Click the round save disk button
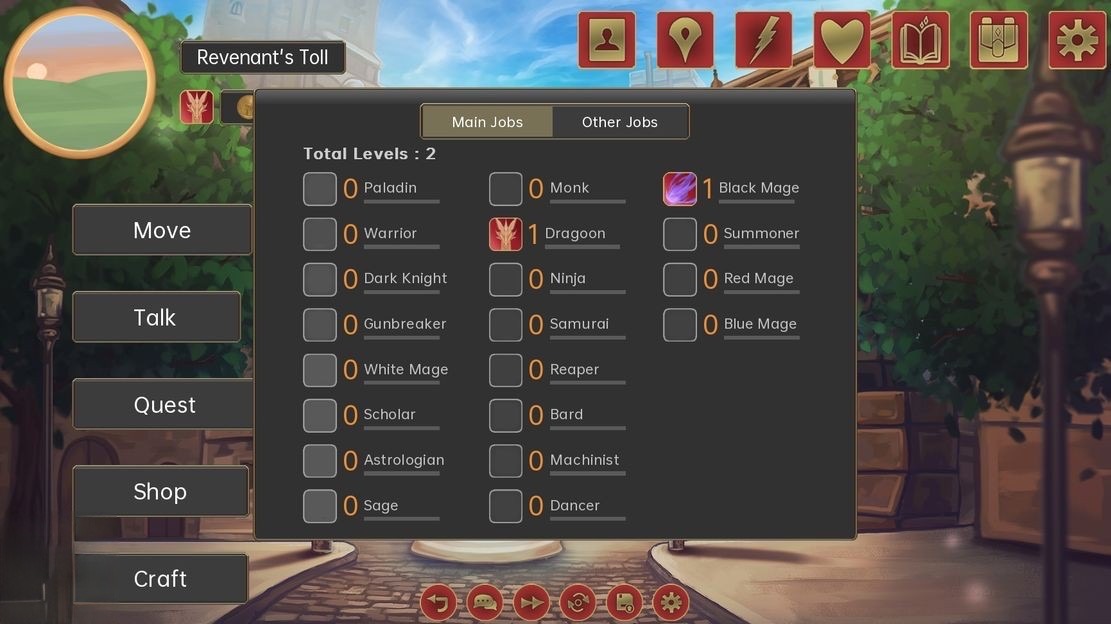 pyautogui.click(x=624, y=603)
